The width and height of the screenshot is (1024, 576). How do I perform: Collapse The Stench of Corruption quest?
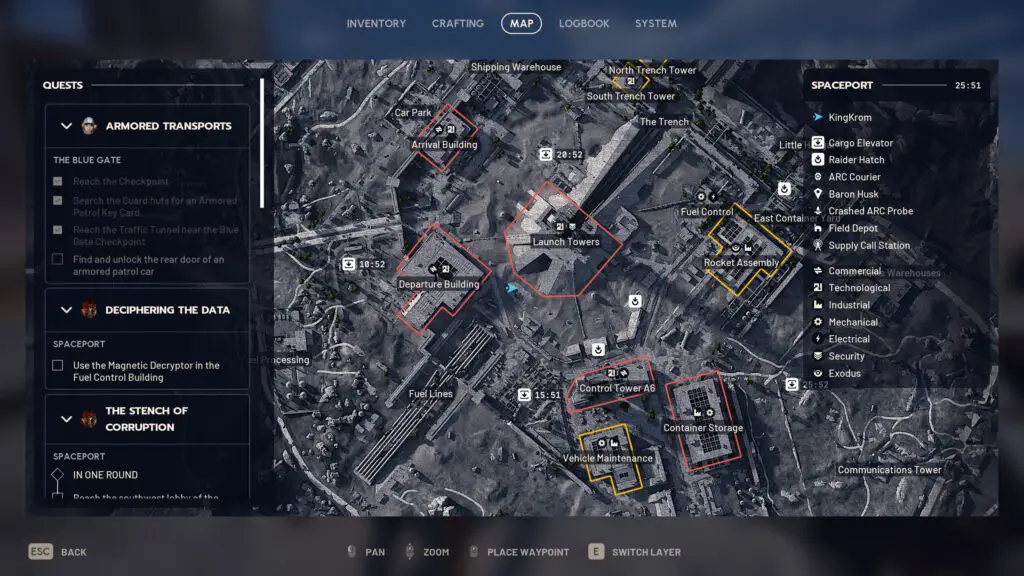point(67,419)
